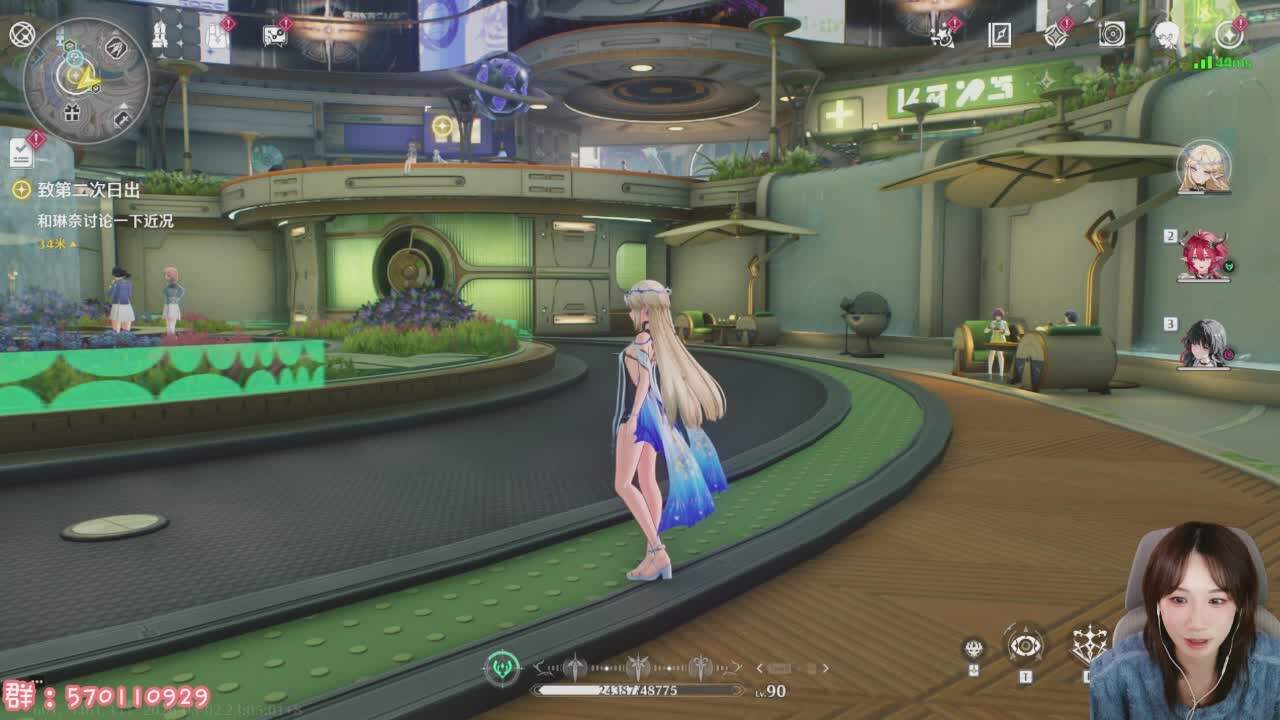Activate the spiked crest skill icon
The width and height of the screenshot is (1280, 720).
(1087, 646)
